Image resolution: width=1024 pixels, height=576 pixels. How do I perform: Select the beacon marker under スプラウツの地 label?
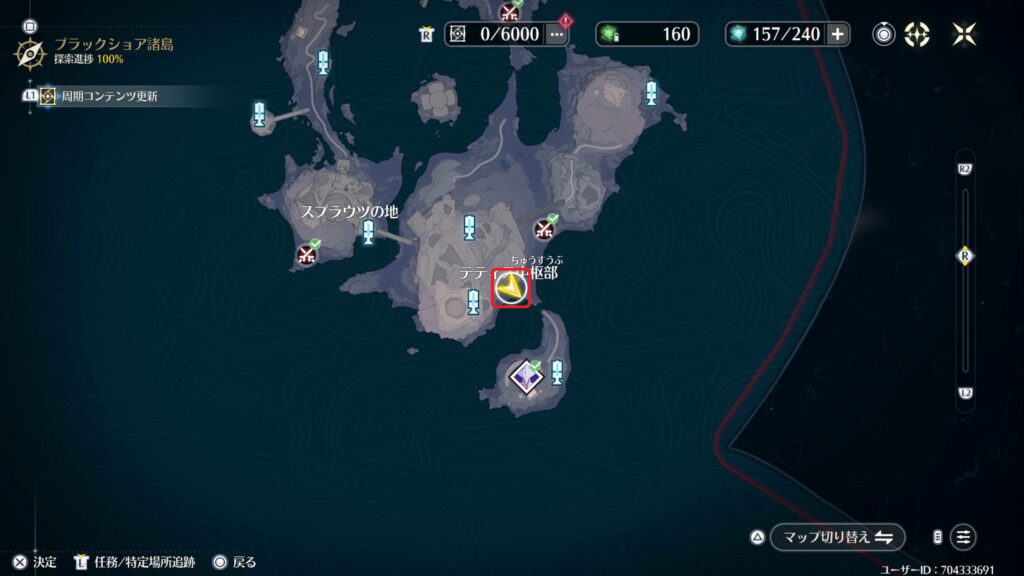click(368, 234)
